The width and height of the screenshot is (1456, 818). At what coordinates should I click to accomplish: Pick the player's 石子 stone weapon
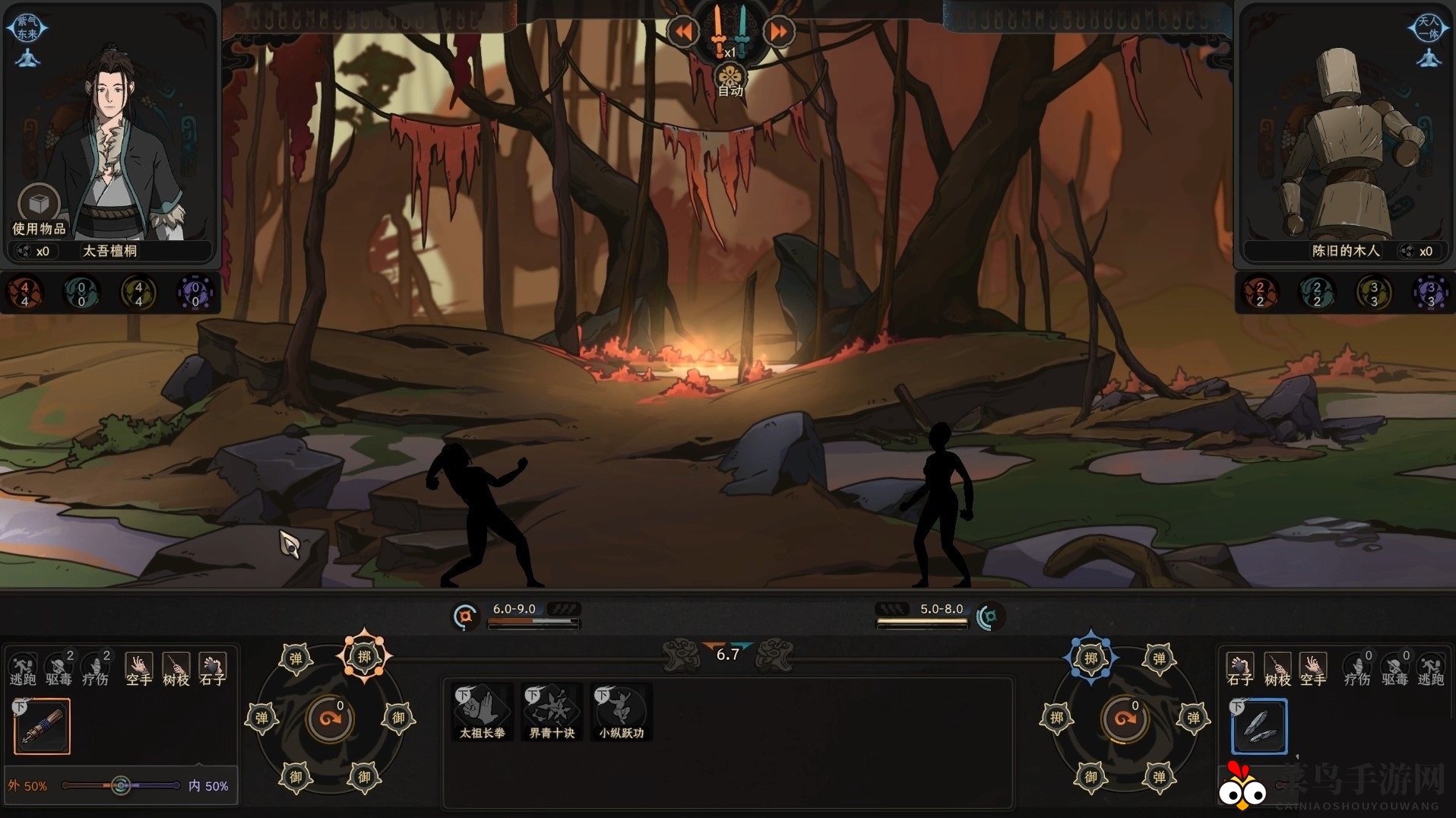tap(212, 669)
